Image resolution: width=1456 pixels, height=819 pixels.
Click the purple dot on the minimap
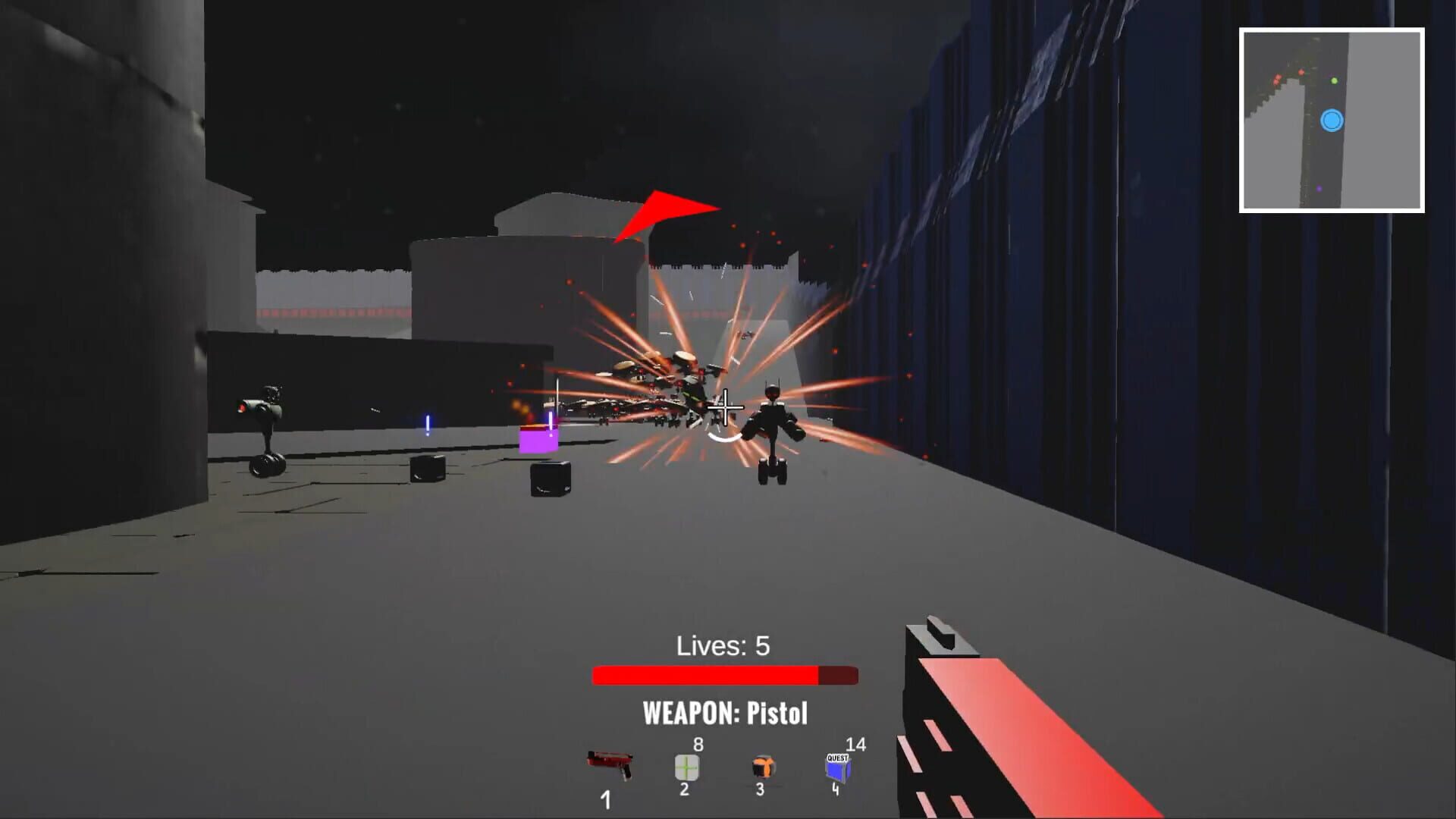click(1319, 189)
